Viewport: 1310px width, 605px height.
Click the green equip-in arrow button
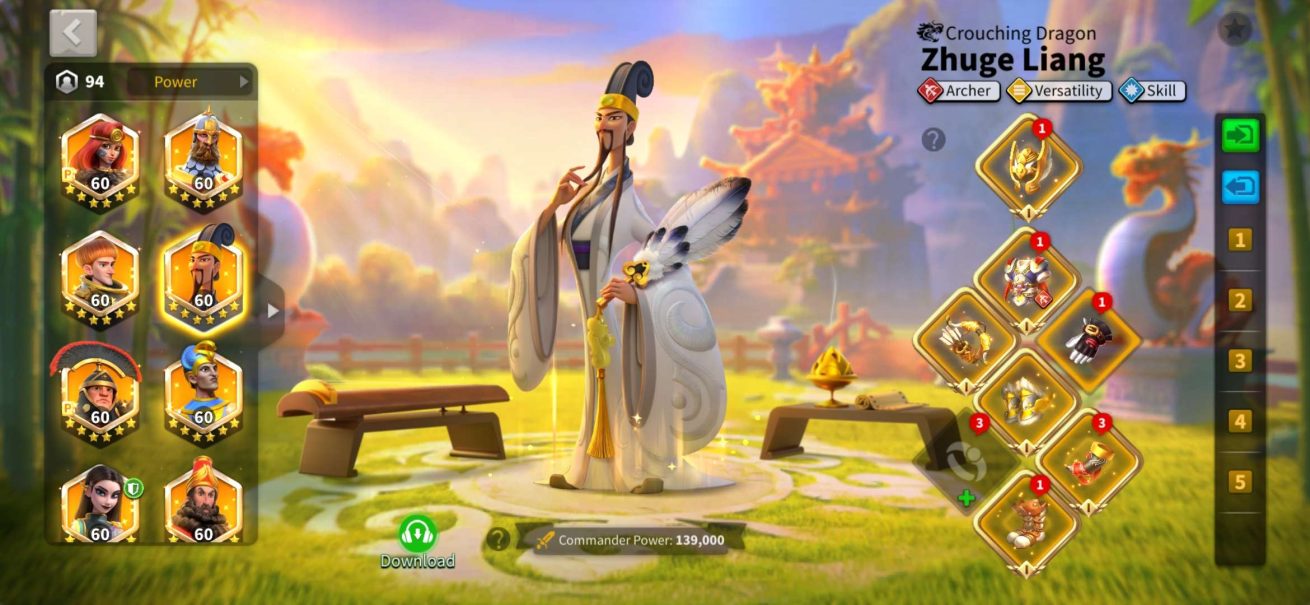point(1240,136)
